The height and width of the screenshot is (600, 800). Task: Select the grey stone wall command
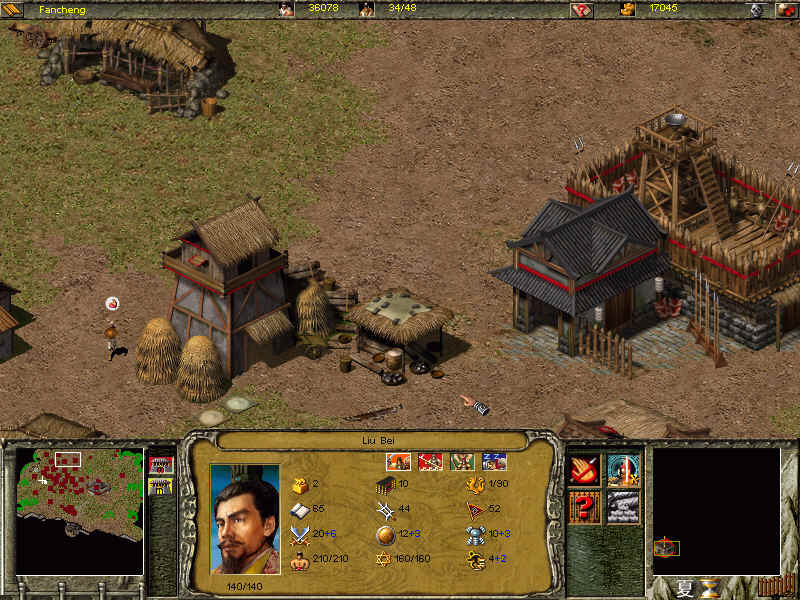coord(623,507)
